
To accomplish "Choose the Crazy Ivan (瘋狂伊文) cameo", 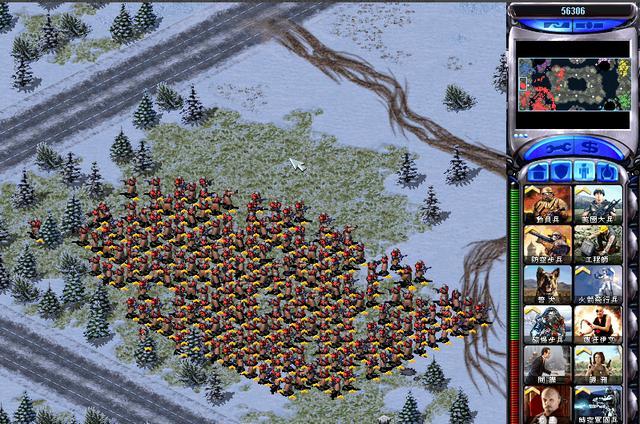I will point(595,323).
